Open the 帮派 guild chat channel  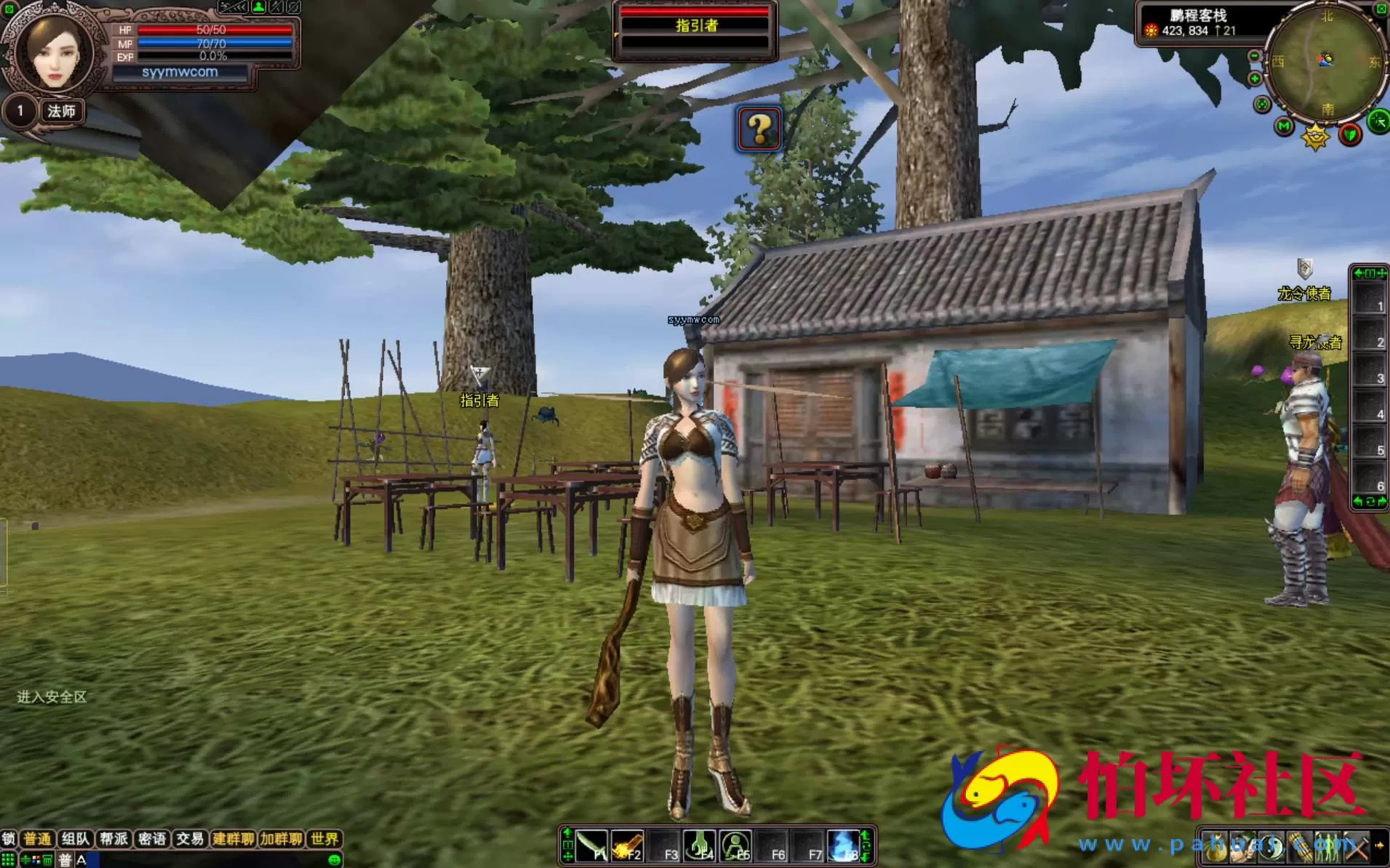click(113, 839)
